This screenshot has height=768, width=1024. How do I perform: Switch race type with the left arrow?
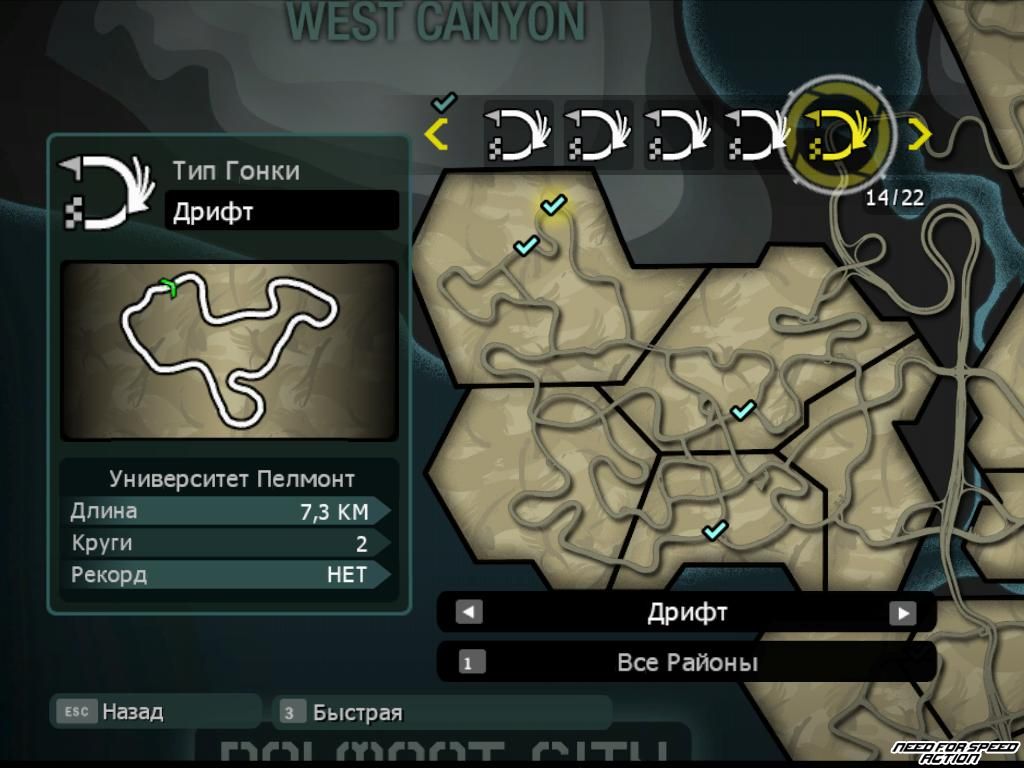(469, 613)
